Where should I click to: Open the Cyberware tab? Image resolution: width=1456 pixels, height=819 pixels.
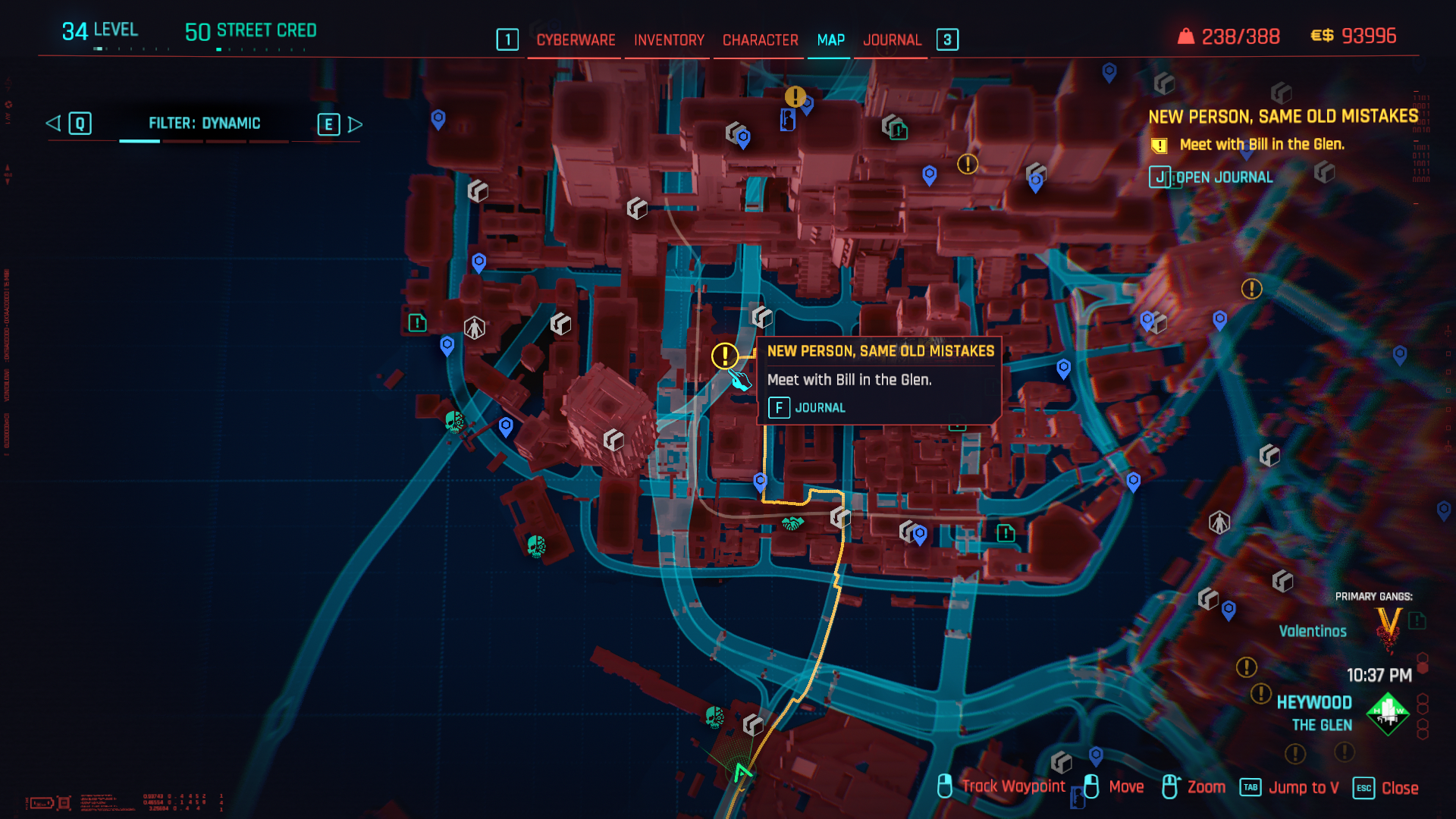pos(576,40)
